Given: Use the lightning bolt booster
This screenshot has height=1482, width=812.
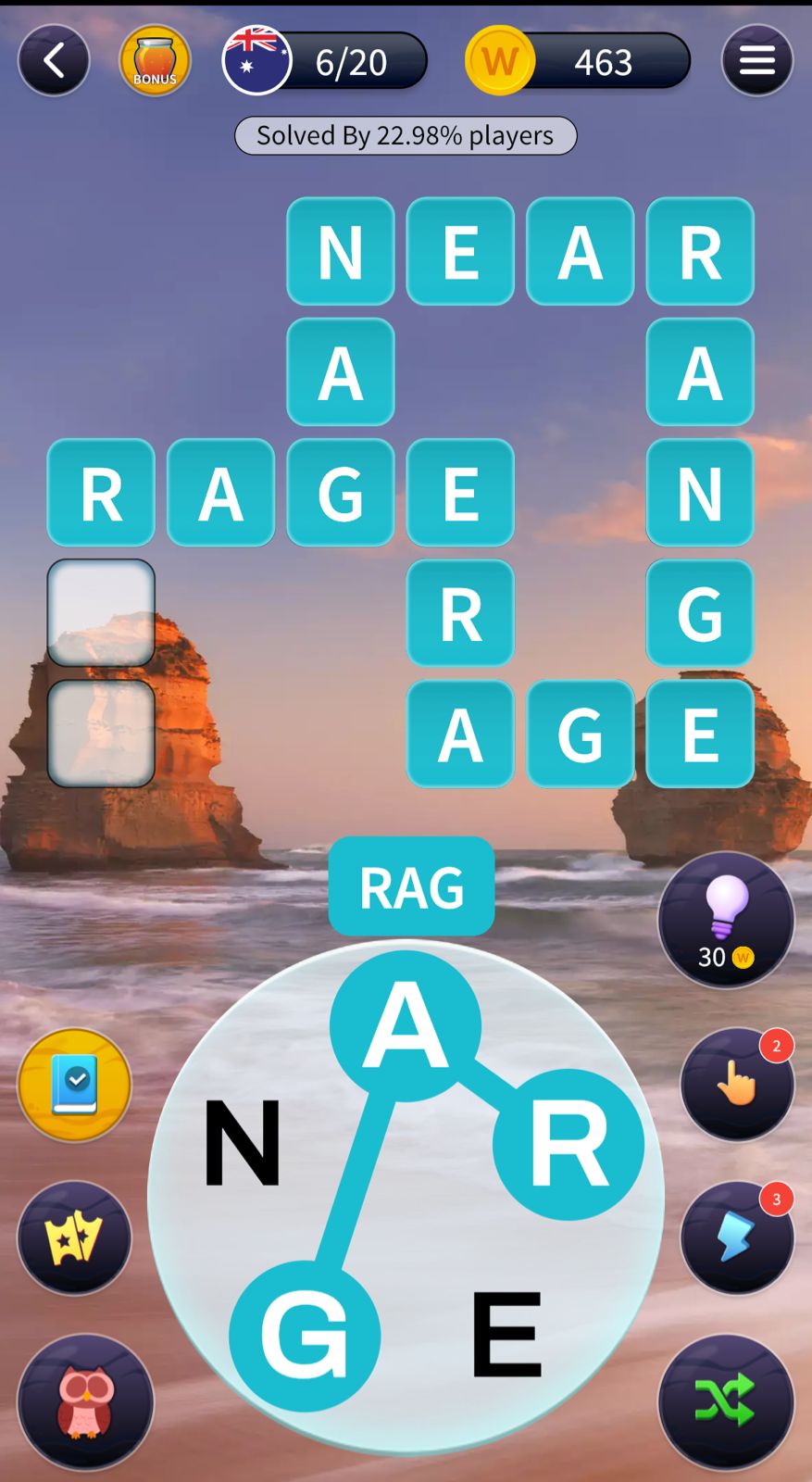Looking at the screenshot, I should (737, 1237).
